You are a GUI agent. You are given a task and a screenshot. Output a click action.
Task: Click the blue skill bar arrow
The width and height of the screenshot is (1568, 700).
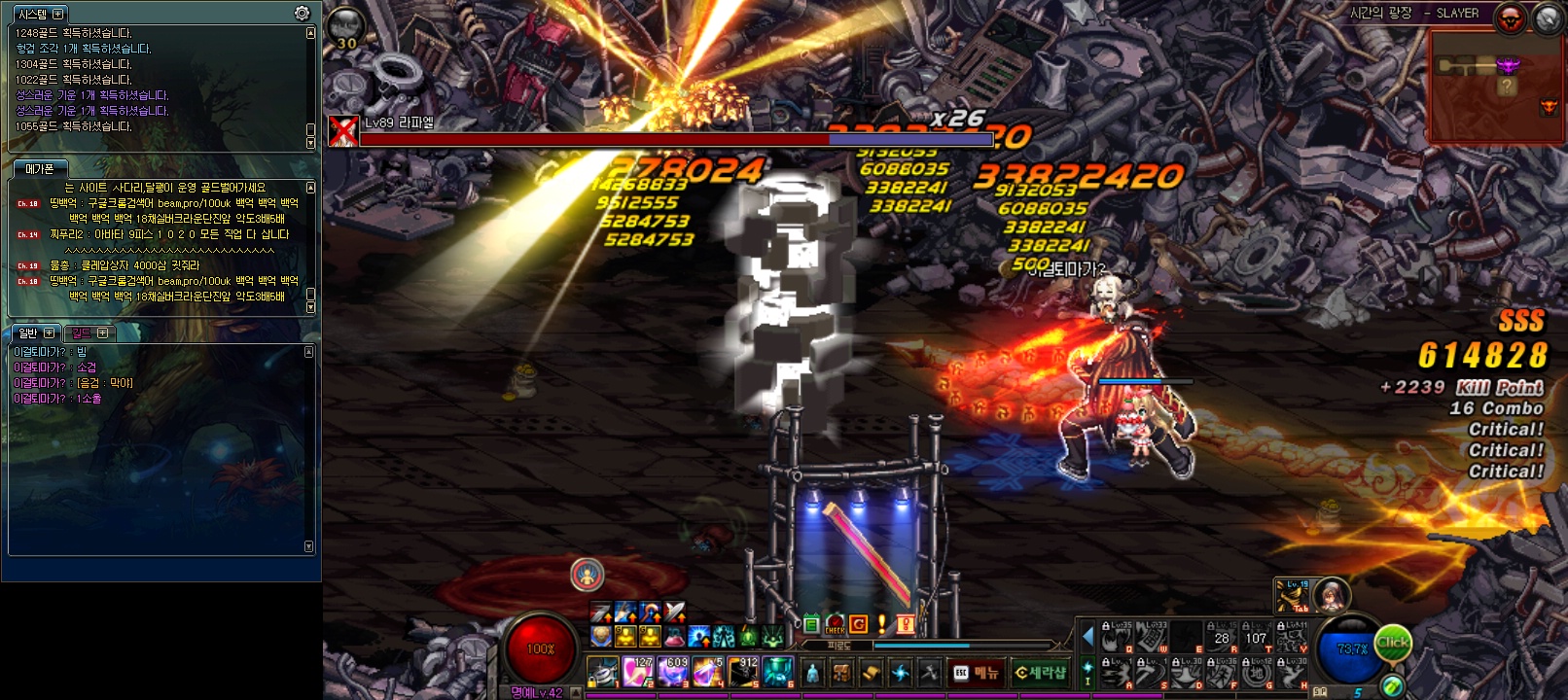[x=1087, y=638]
